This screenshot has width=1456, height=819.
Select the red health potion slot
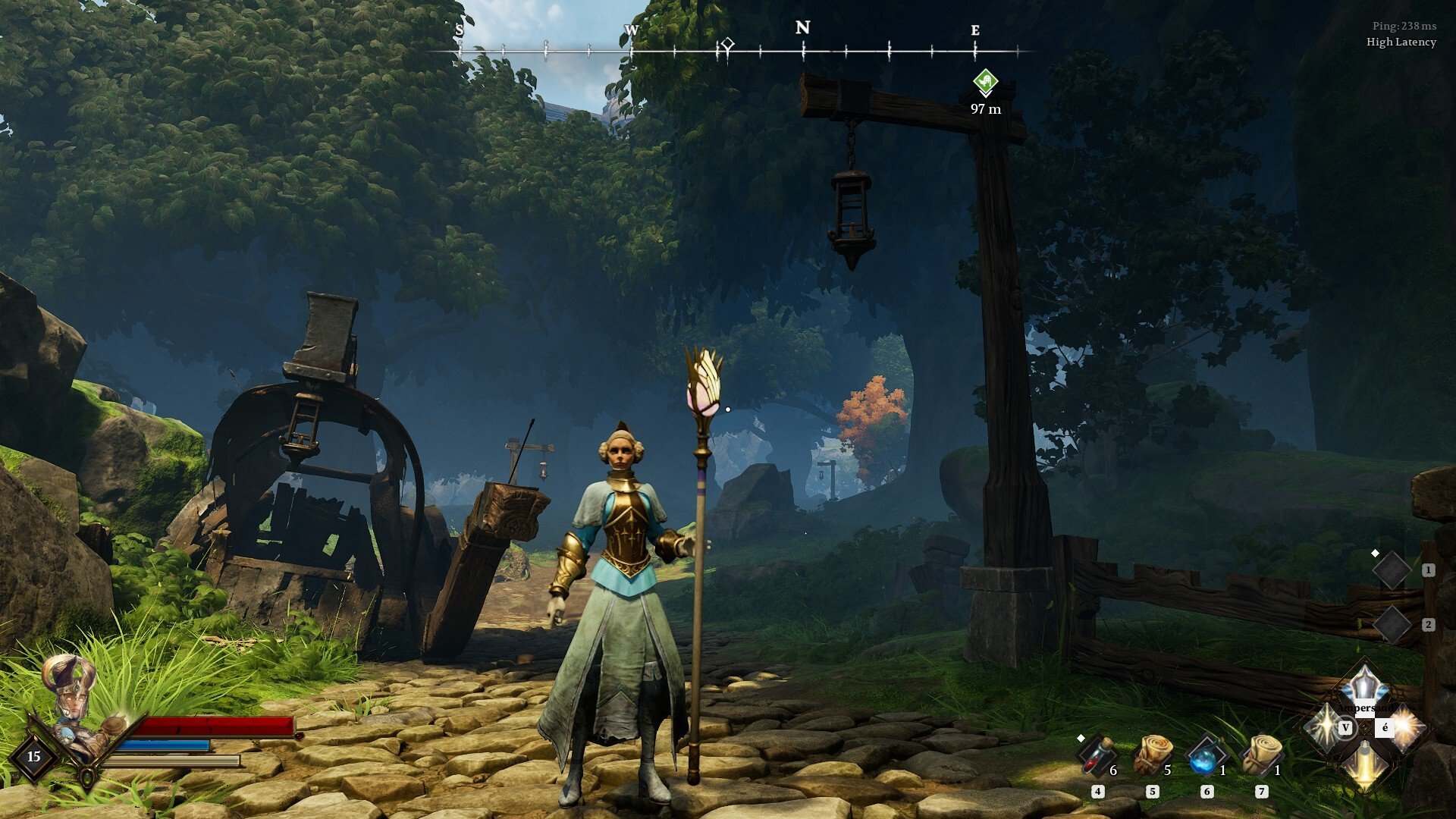coord(1097,756)
